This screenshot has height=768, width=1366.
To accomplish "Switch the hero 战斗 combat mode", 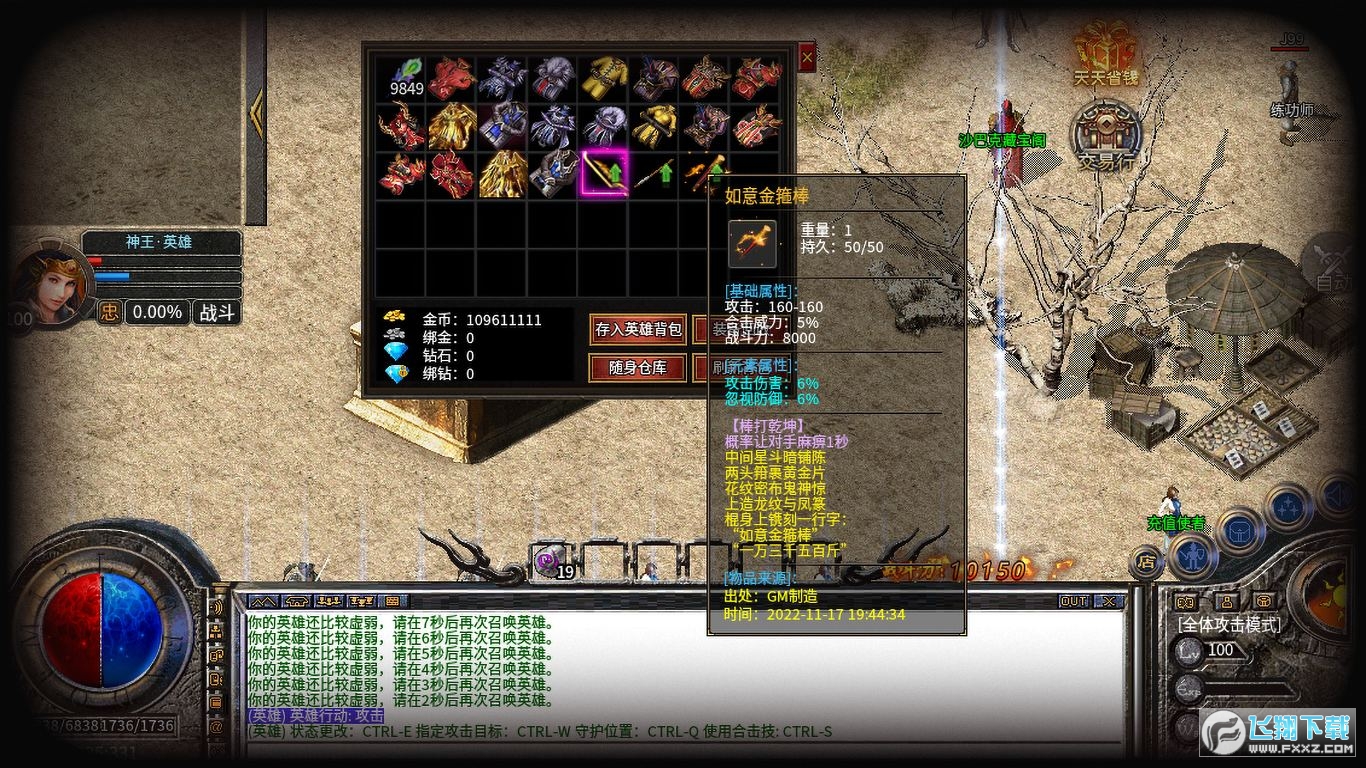I will click(216, 312).
